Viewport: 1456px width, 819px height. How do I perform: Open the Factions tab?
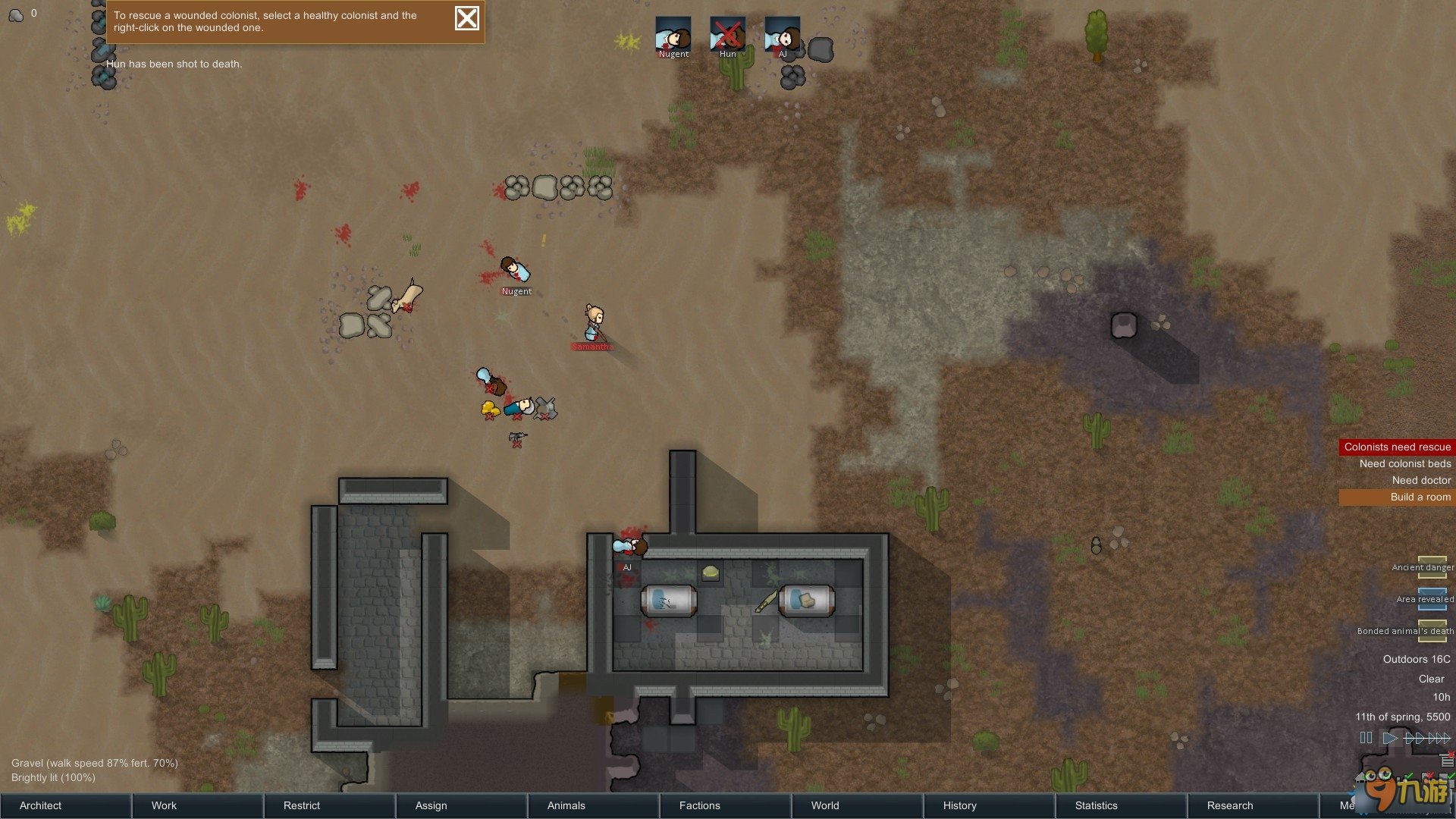726,805
